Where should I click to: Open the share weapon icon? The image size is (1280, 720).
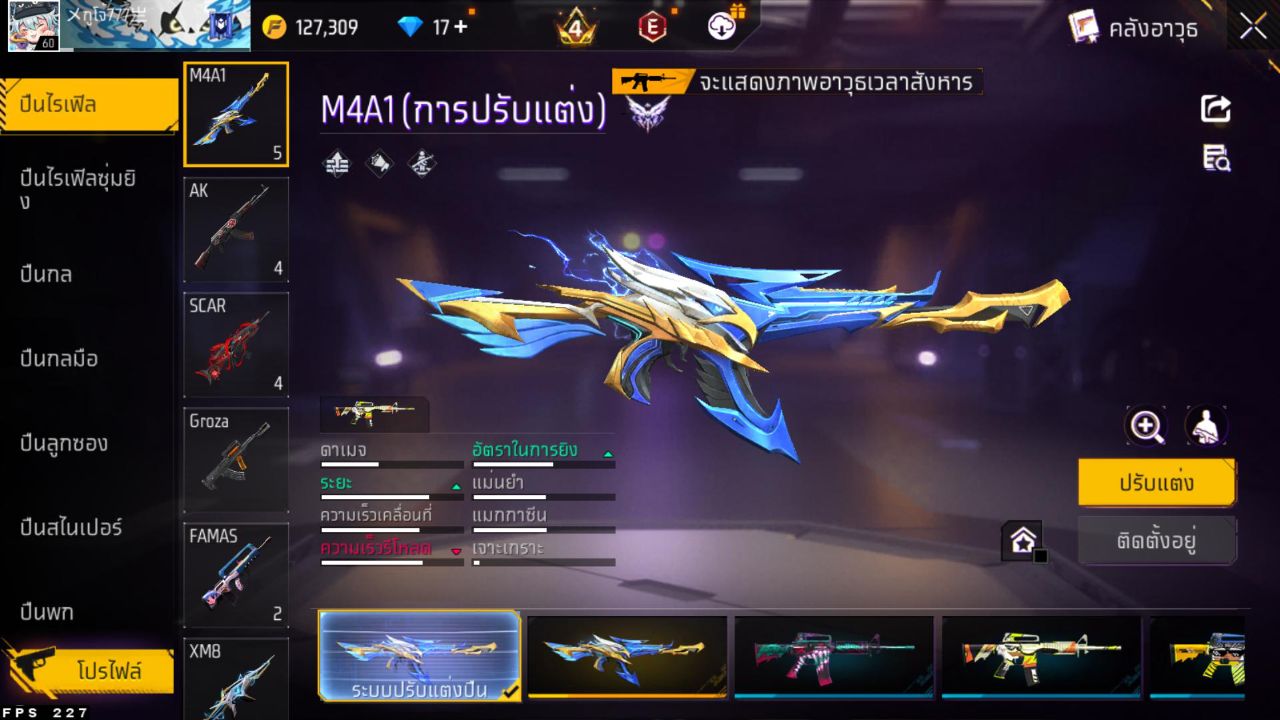[1214, 110]
